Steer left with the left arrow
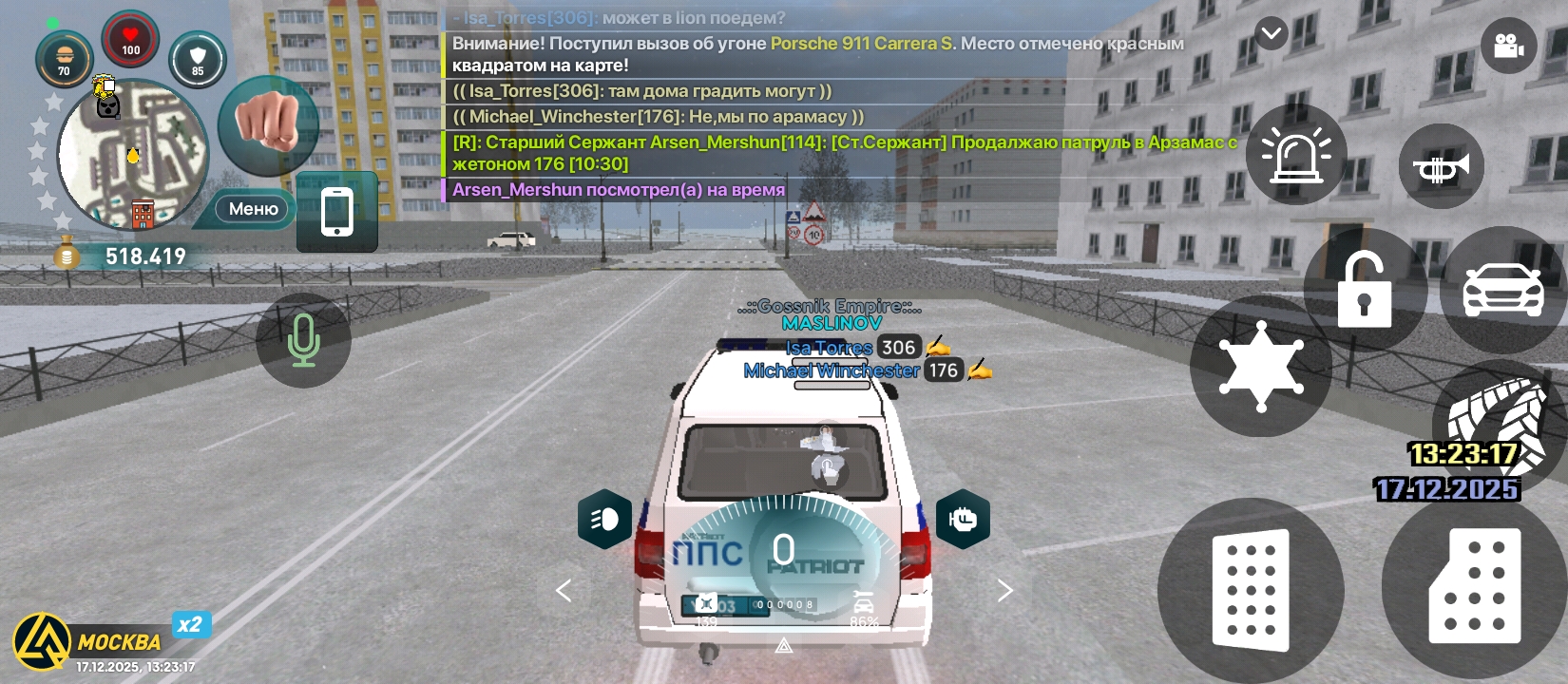Viewport: 1568px width, 684px height. coord(564,591)
